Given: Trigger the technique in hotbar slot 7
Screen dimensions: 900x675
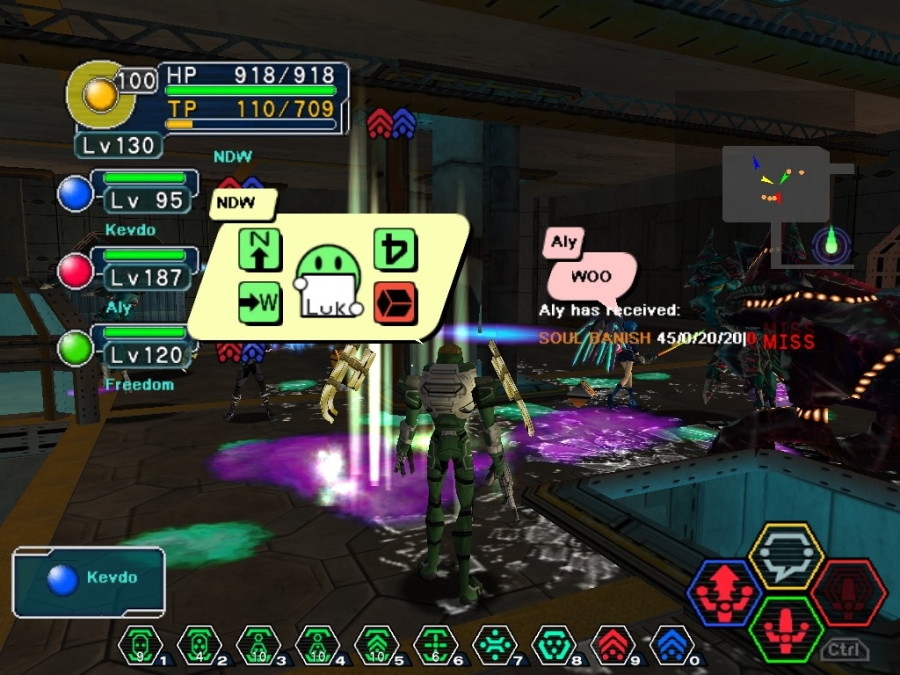Looking at the screenshot, I should (x=494, y=645).
